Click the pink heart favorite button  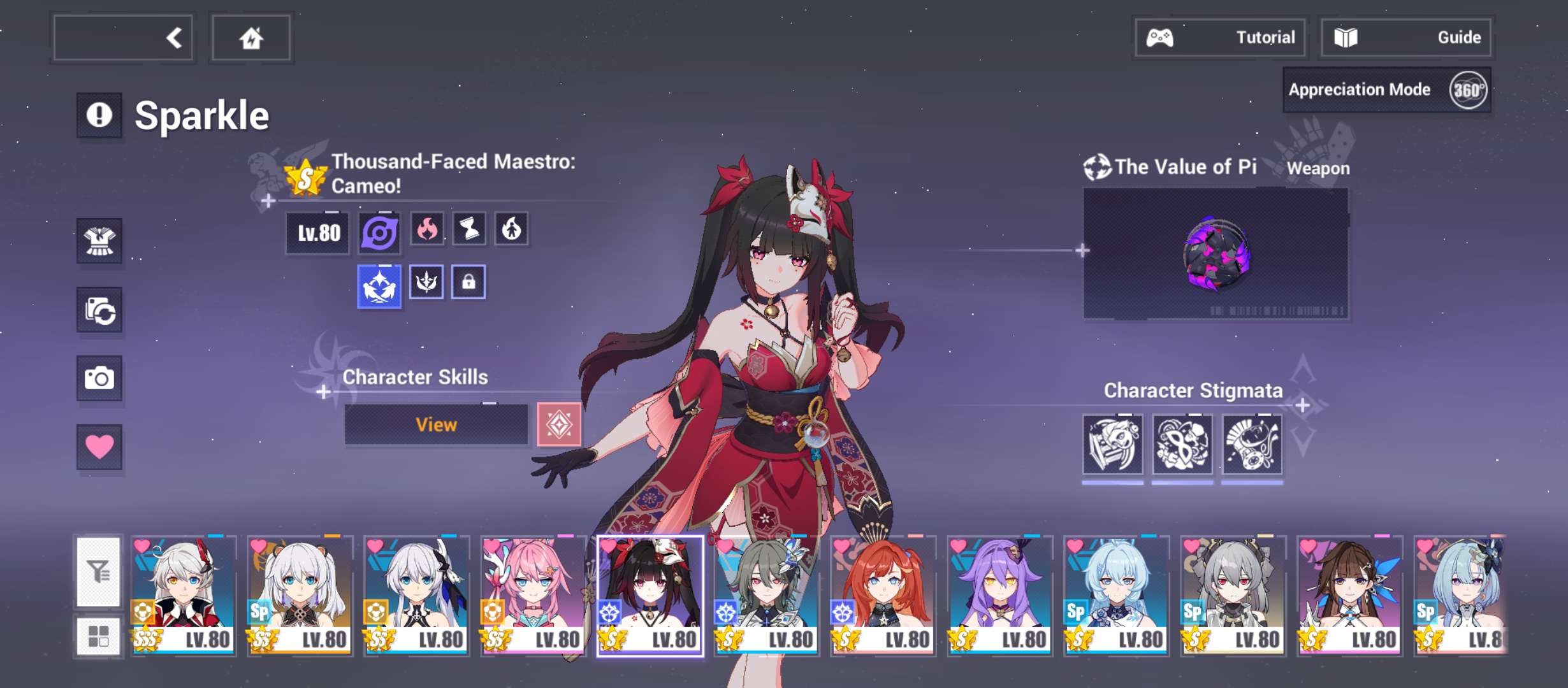[99, 447]
